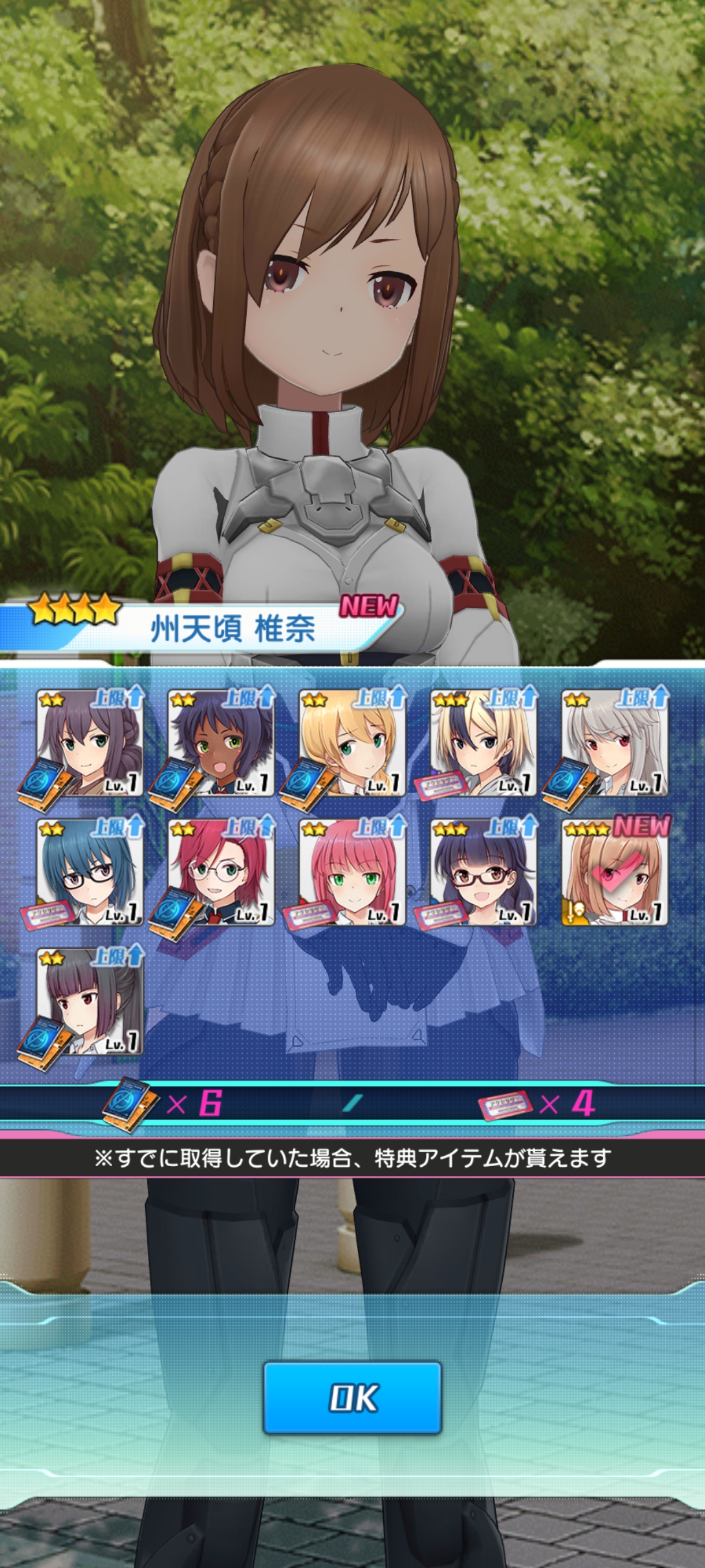Confirm results with the OK button
Viewport: 705px width, 1568px height.
point(352,1397)
